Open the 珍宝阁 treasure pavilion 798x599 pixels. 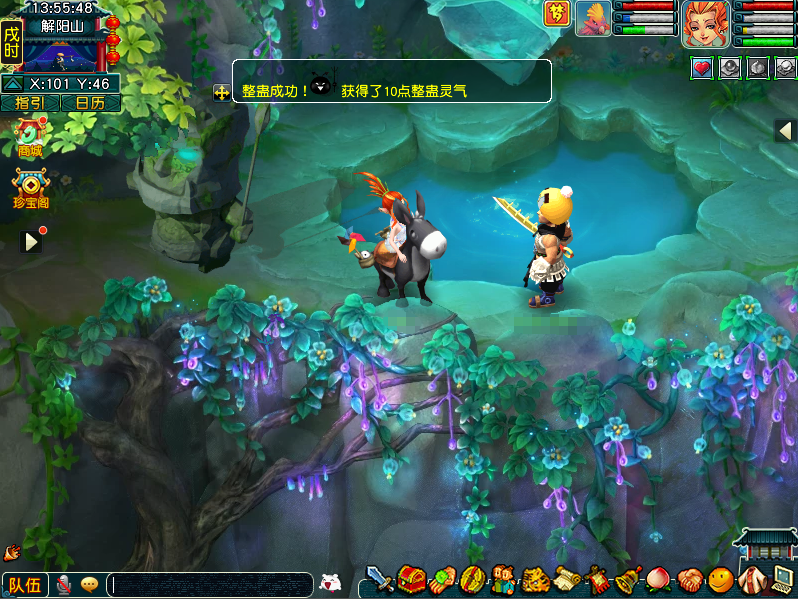(x=31, y=188)
